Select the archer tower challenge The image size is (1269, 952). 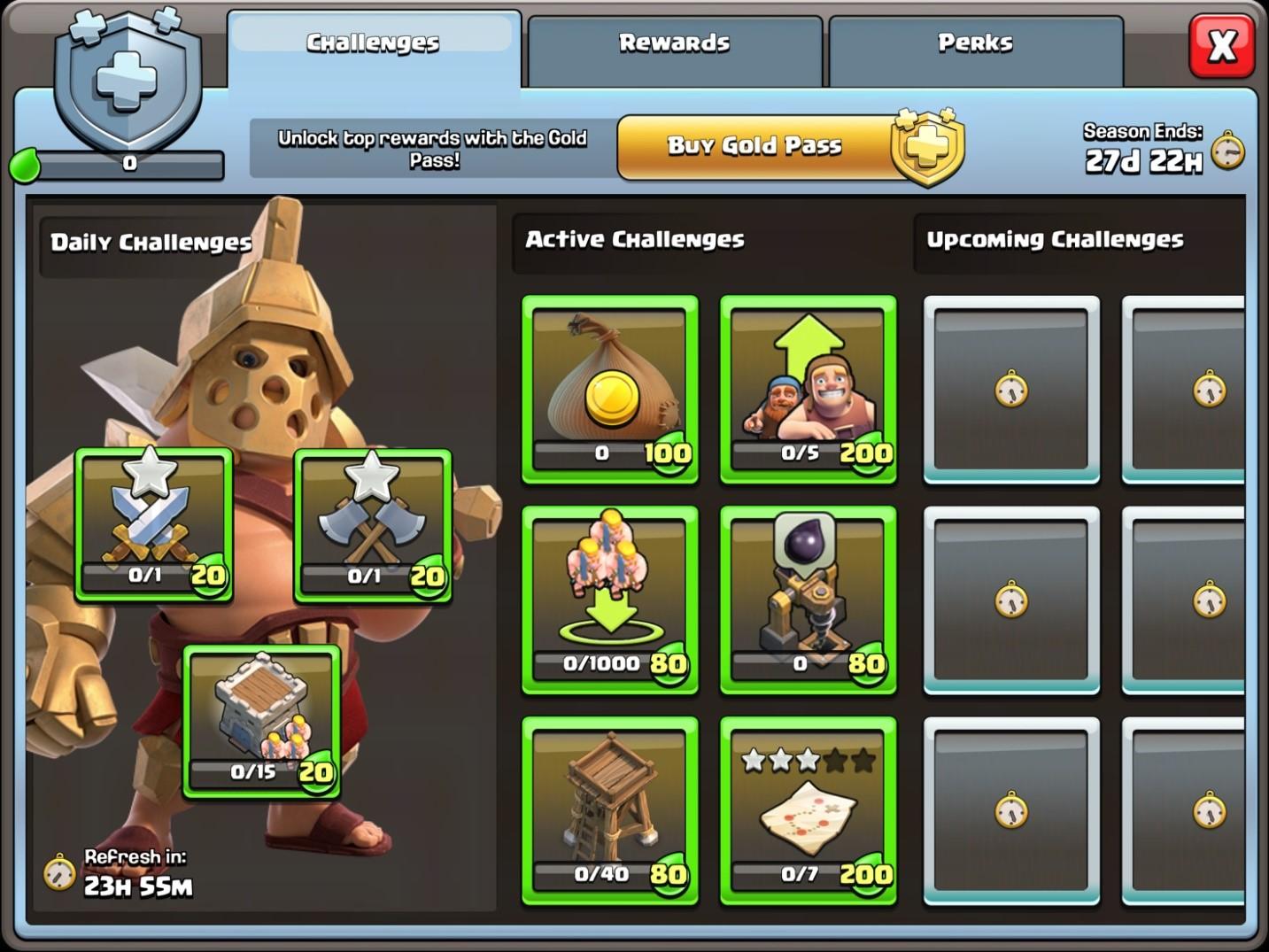pos(610,809)
